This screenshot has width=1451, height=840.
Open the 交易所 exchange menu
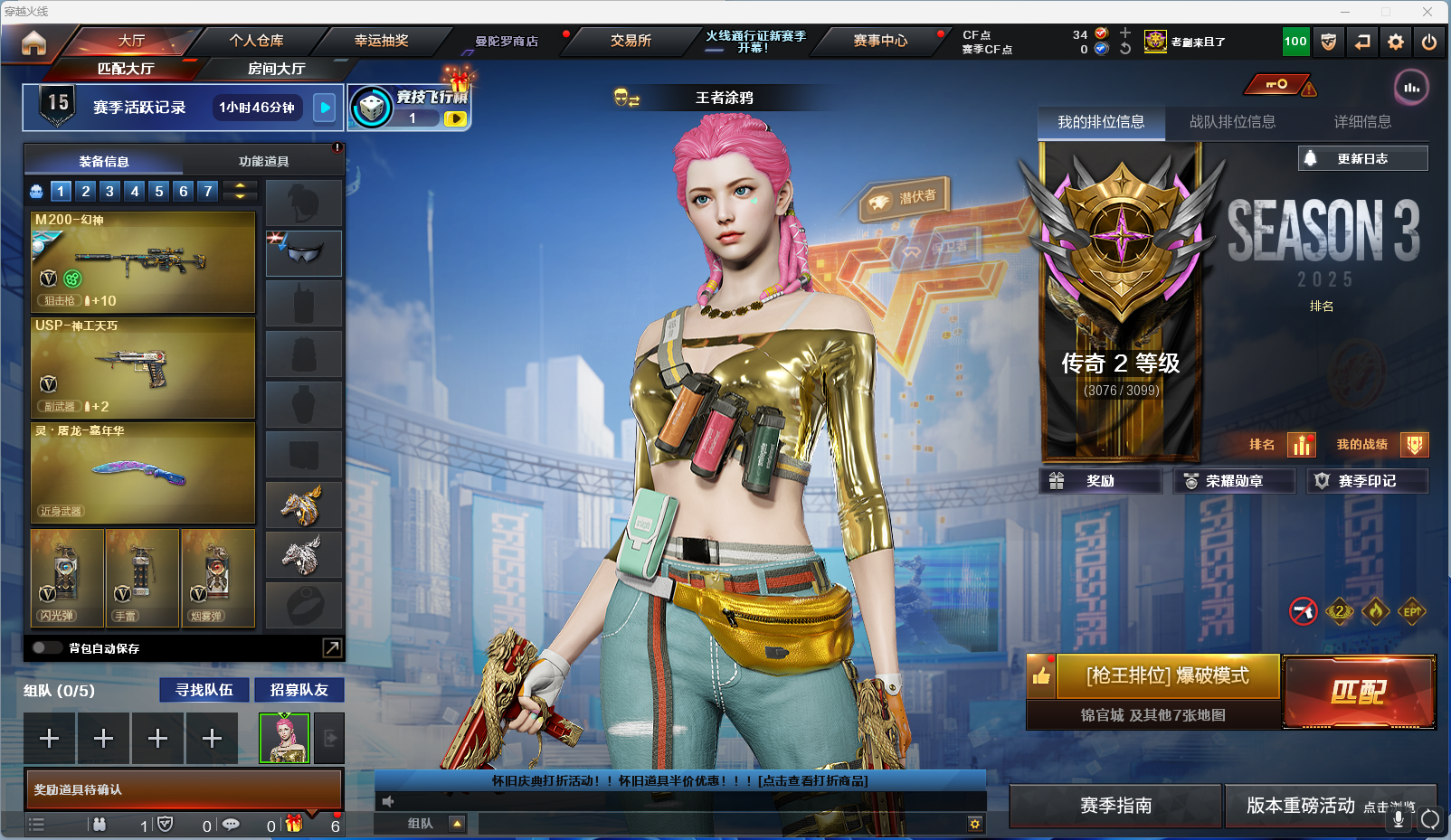[631, 41]
